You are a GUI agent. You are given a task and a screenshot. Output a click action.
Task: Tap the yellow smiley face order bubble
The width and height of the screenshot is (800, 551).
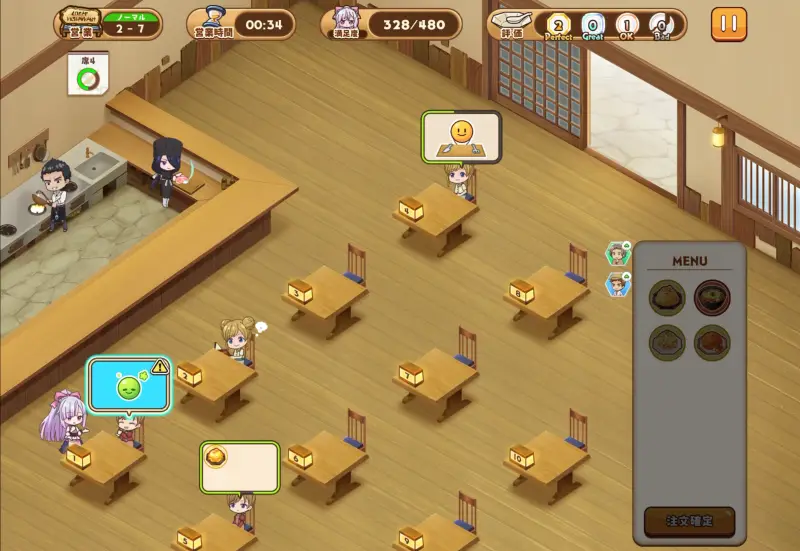pyautogui.click(x=461, y=136)
